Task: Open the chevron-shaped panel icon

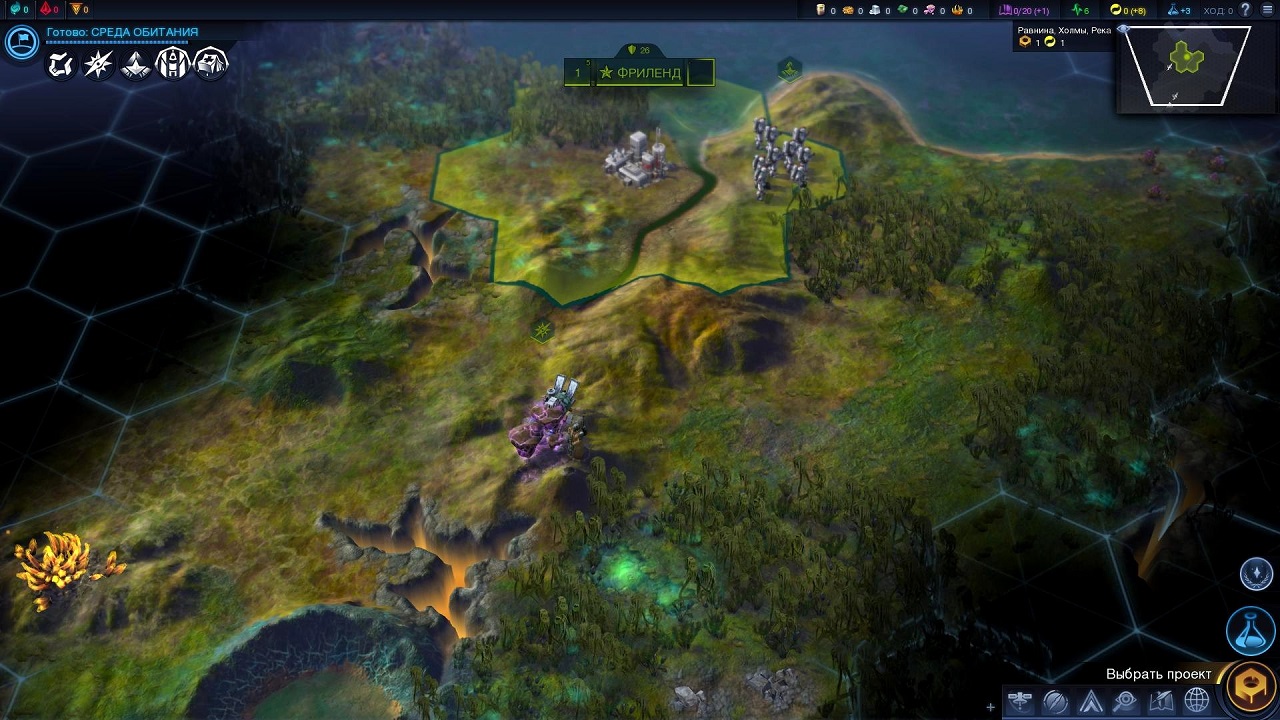Action: pyautogui.click(x=1091, y=700)
